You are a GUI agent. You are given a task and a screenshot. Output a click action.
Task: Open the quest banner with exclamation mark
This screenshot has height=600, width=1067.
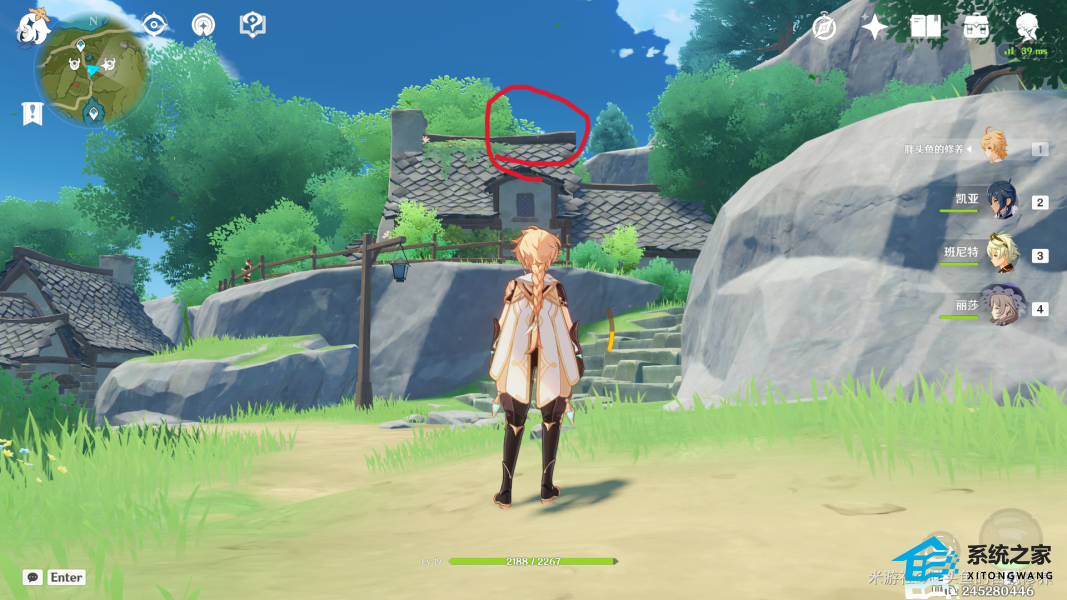33,113
